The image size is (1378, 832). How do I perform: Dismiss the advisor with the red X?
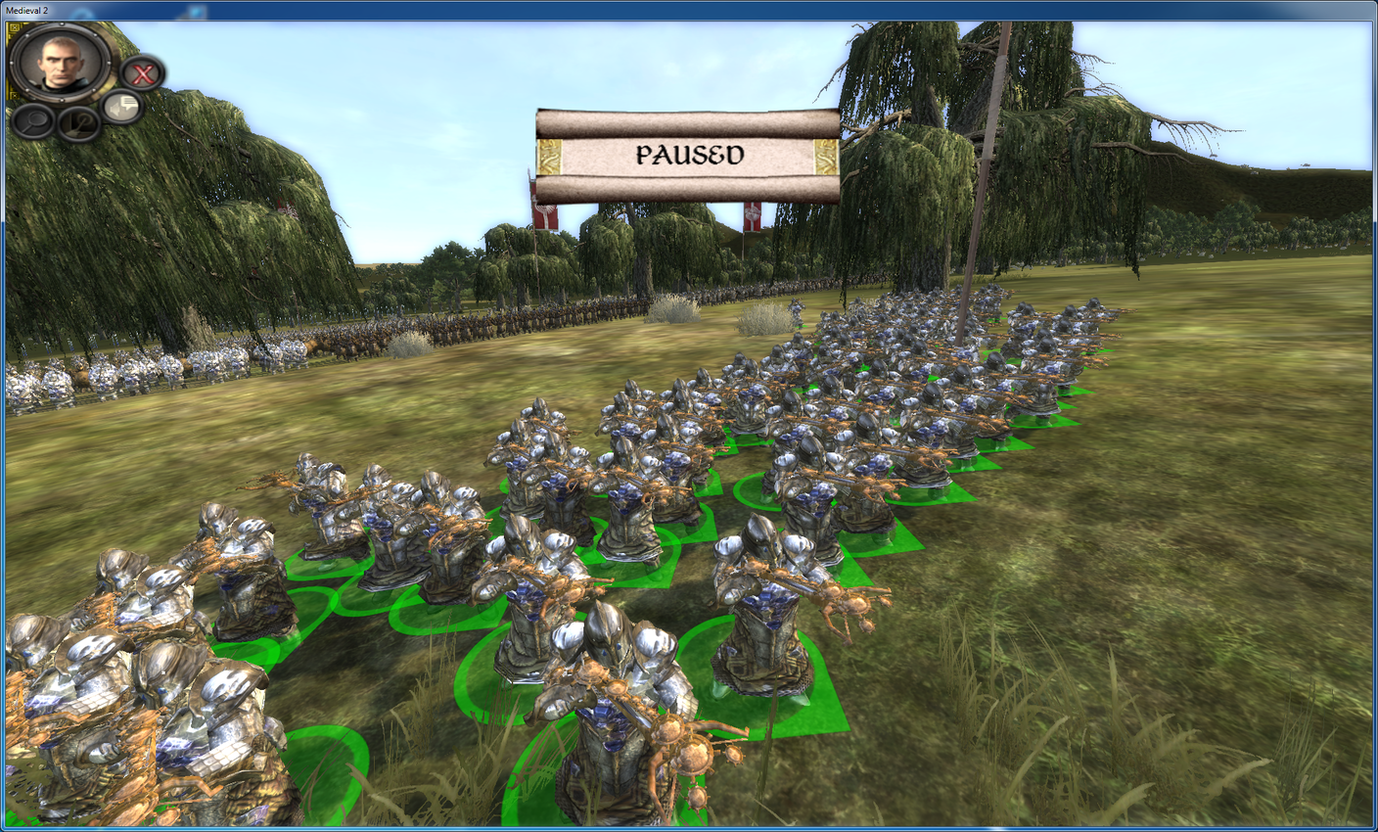[143, 73]
